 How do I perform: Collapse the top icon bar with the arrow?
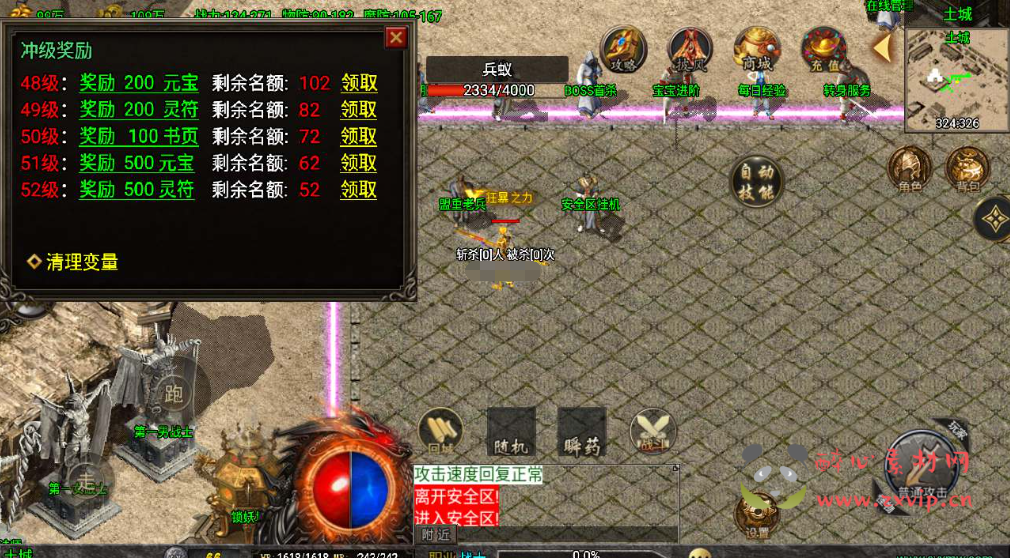tap(882, 47)
